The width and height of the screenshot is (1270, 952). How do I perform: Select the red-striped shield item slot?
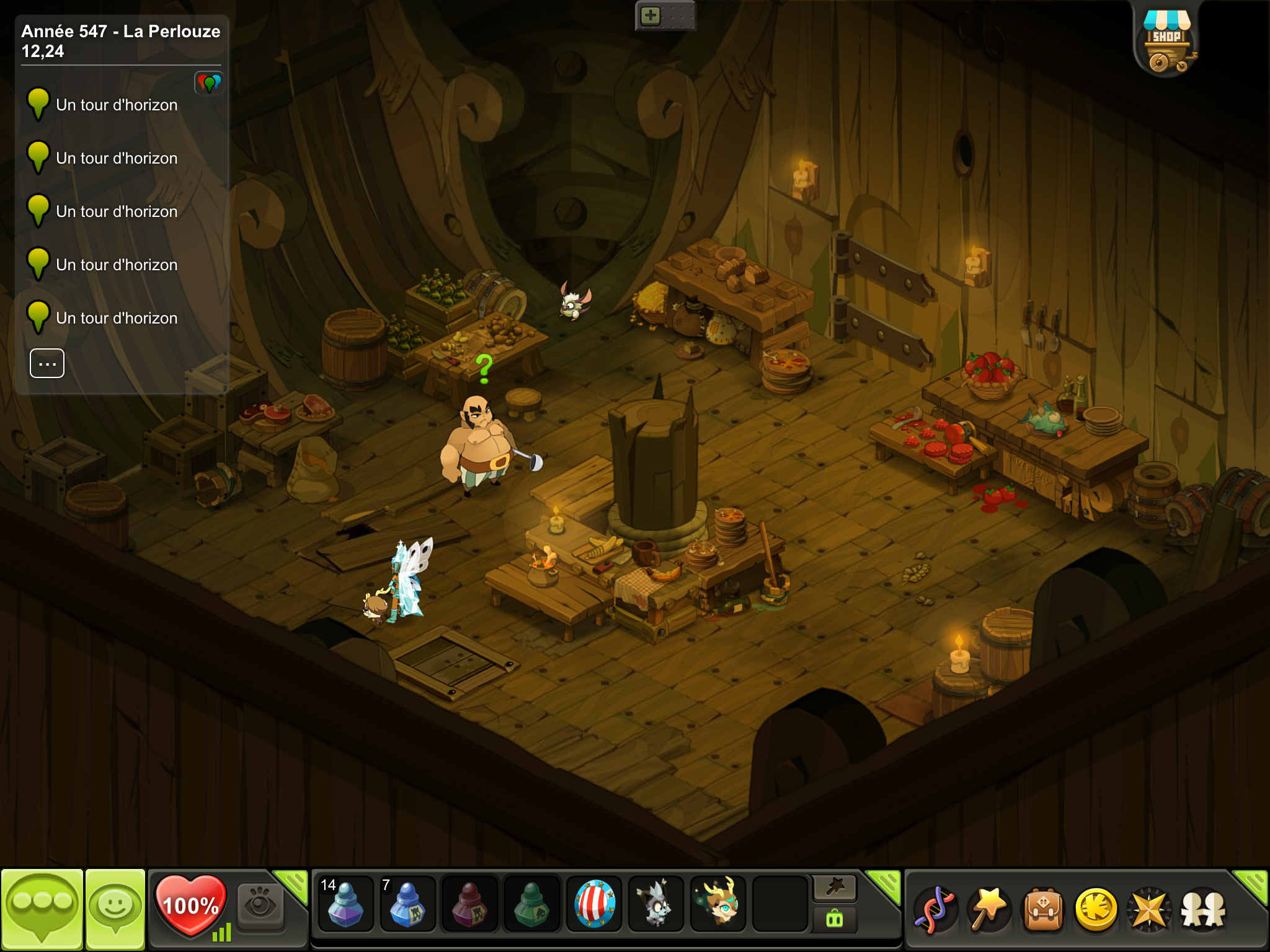pos(594,904)
